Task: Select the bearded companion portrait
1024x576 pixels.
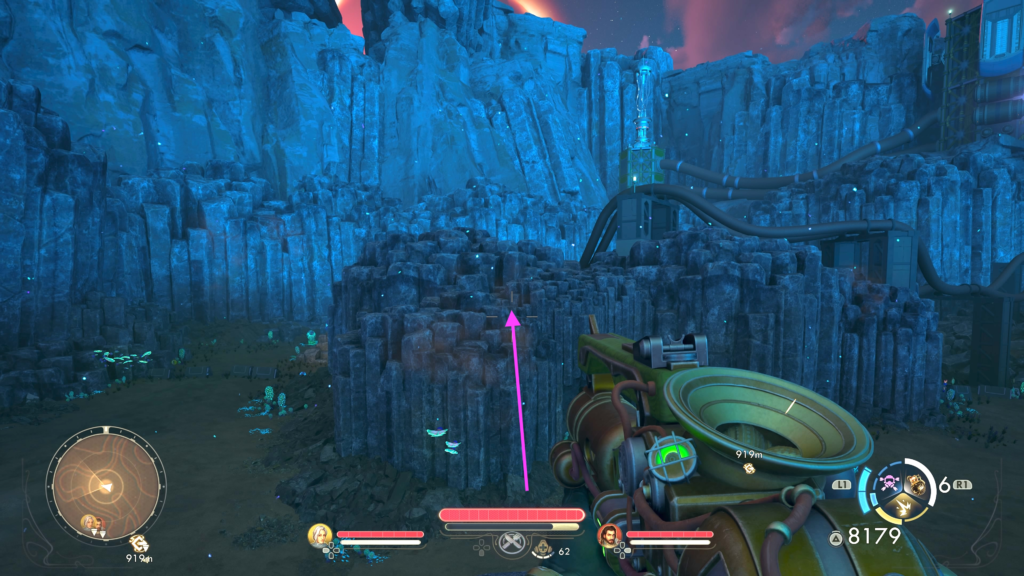Action: (x=609, y=535)
